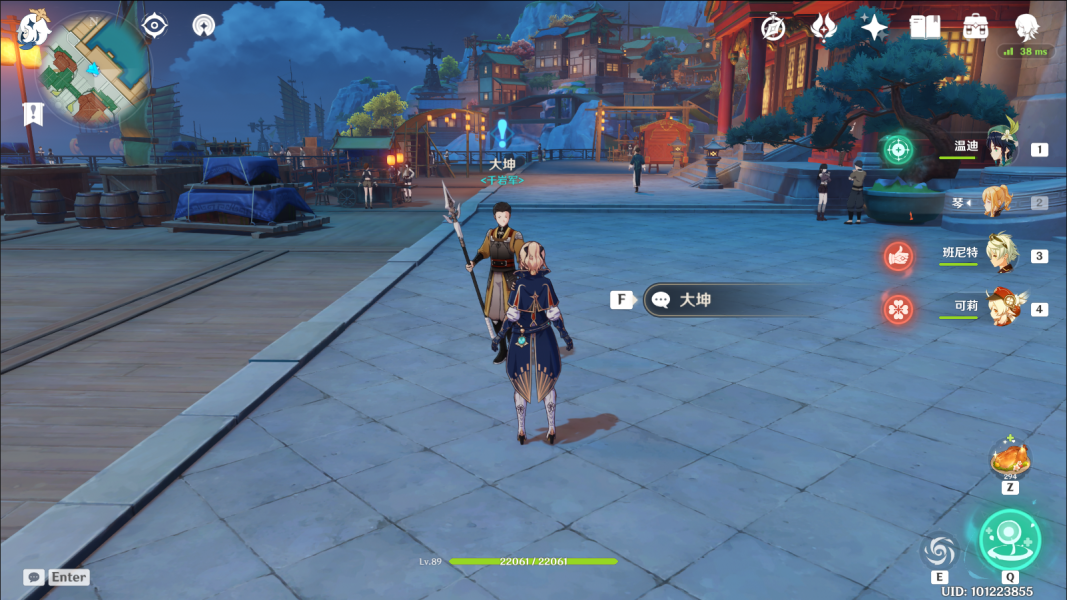1067x600 pixels.
Task: Trigger 温迪's green crosshair burst icon
Action: [x=898, y=150]
